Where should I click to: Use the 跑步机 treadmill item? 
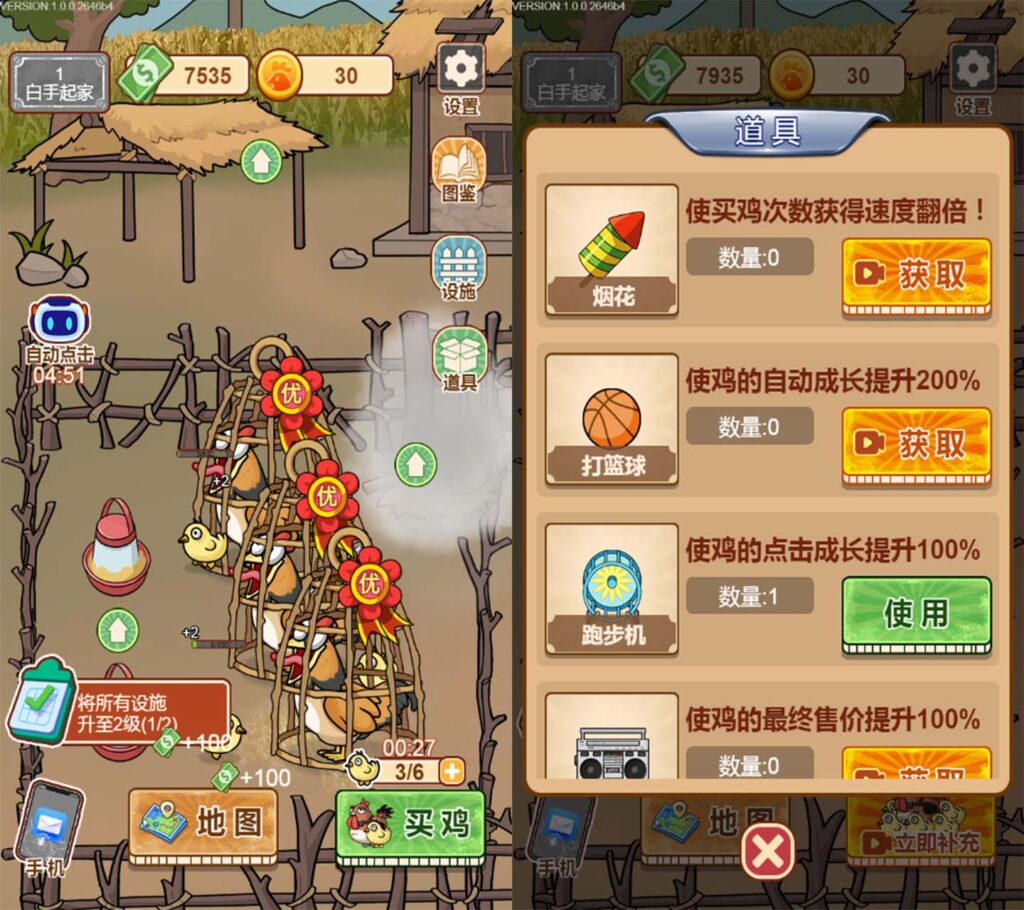(916, 614)
